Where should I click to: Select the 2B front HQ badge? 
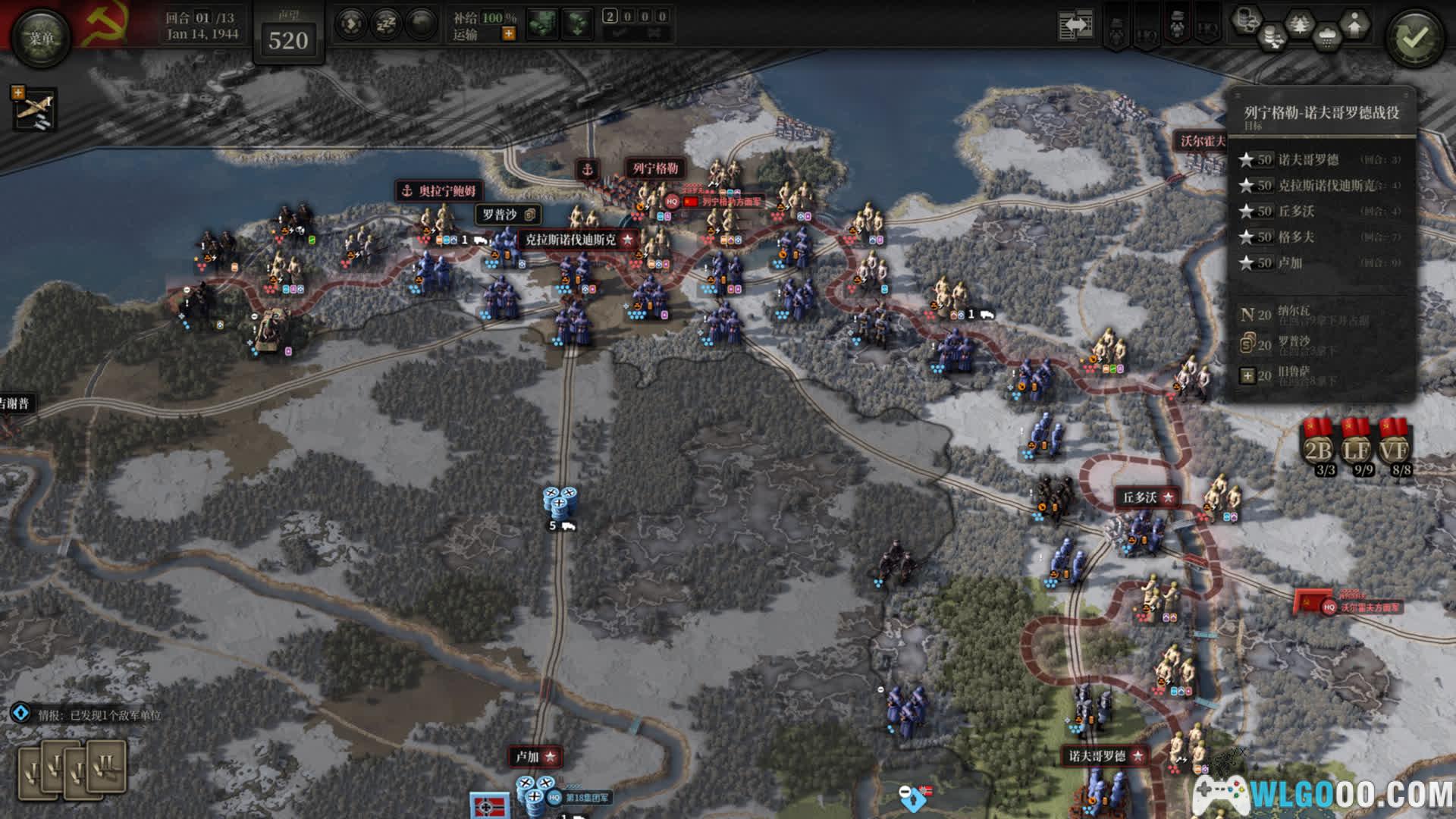tap(1318, 447)
